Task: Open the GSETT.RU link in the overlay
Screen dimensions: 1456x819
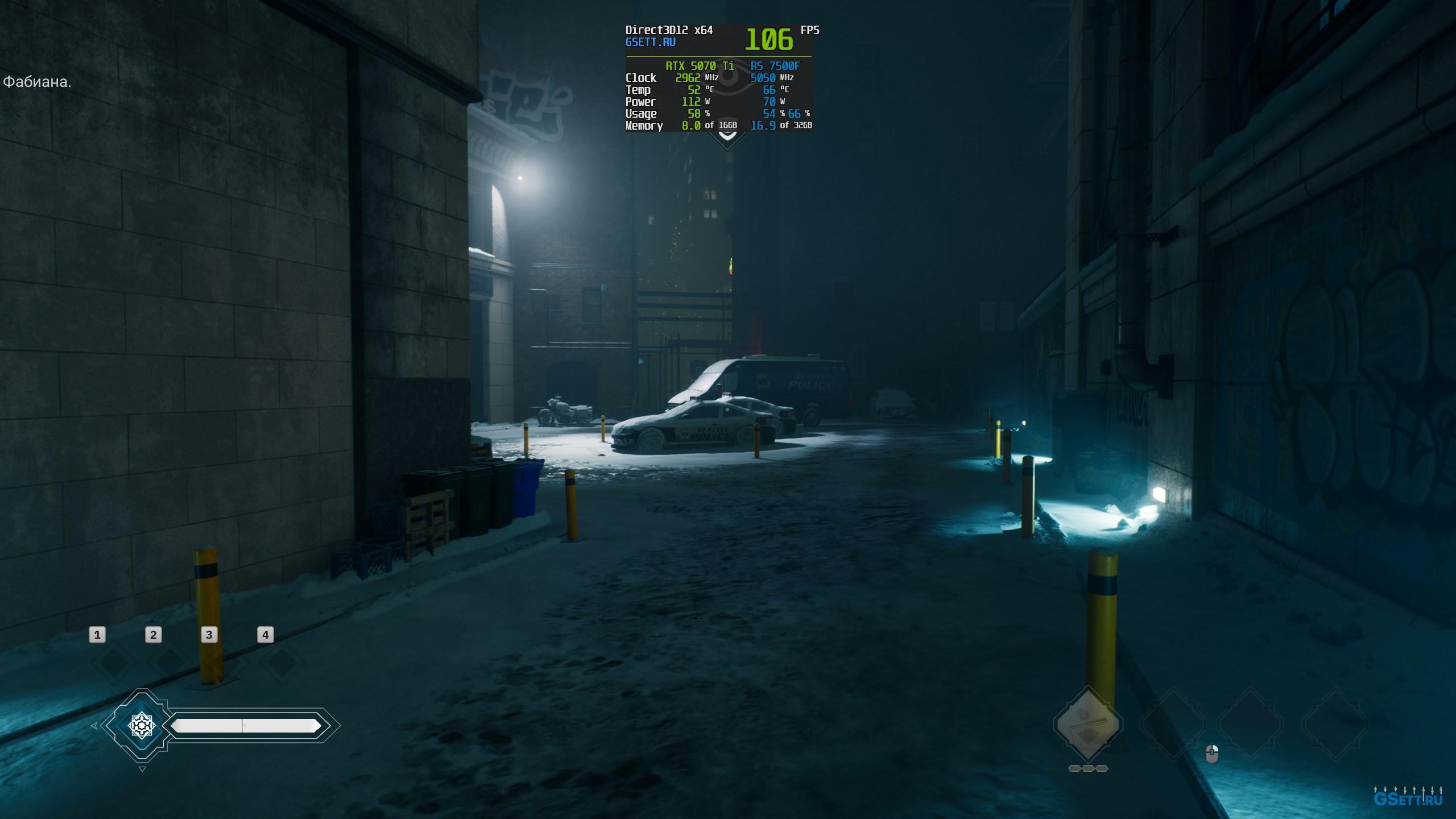Action: pos(650,42)
